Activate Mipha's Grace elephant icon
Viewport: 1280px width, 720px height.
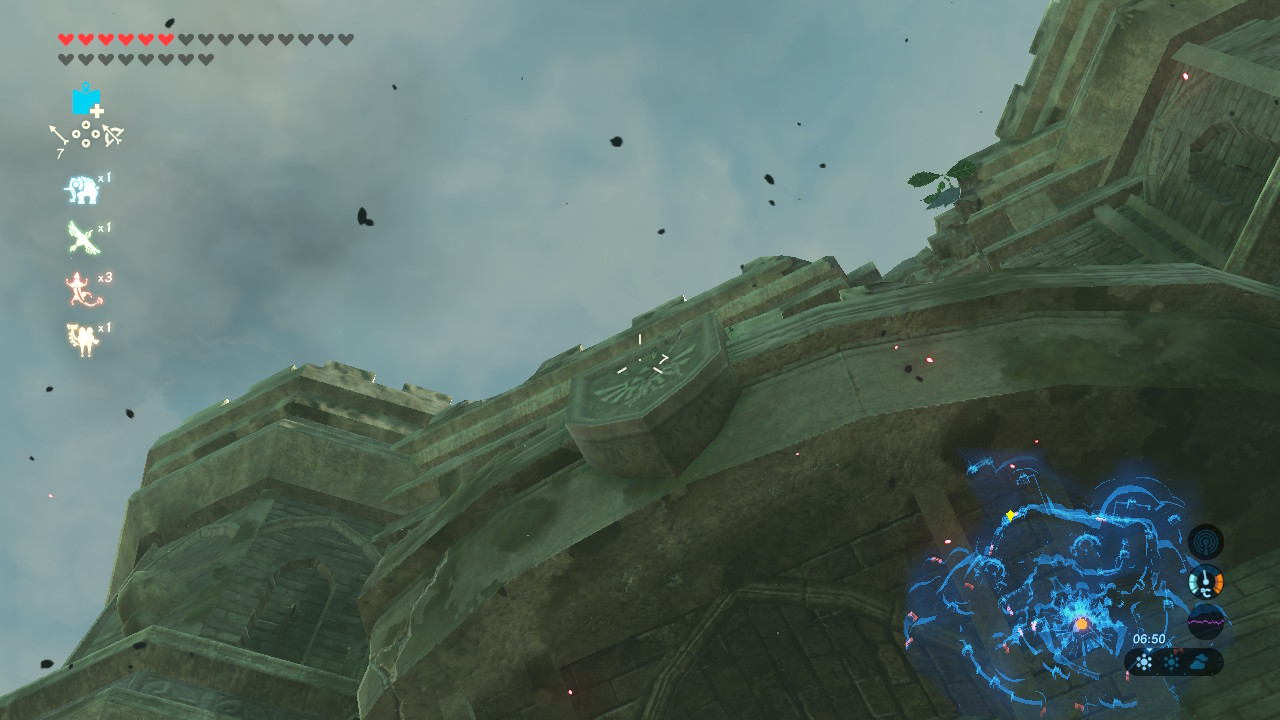click(x=81, y=189)
